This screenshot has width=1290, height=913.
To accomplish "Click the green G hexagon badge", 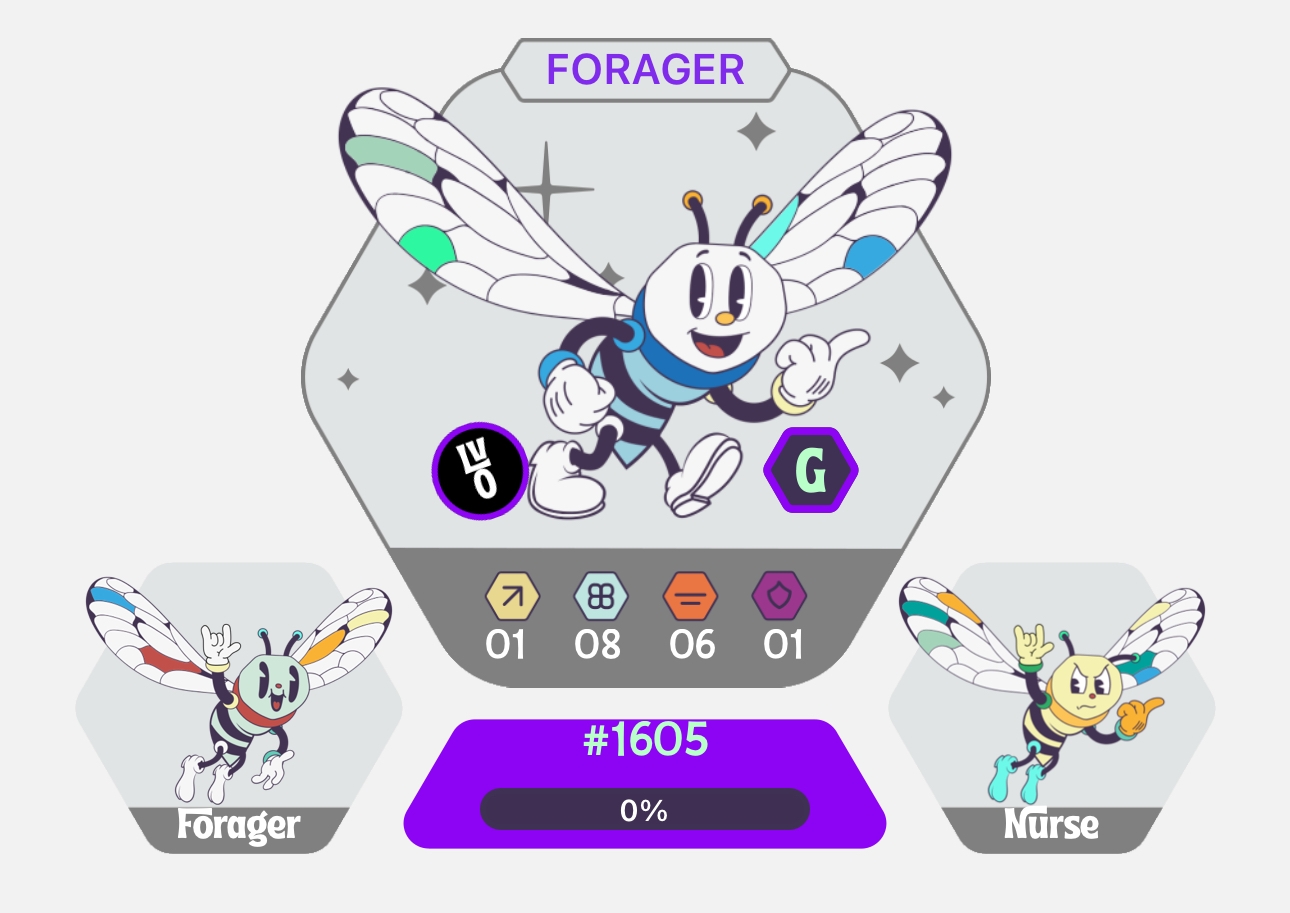I will (x=811, y=470).
